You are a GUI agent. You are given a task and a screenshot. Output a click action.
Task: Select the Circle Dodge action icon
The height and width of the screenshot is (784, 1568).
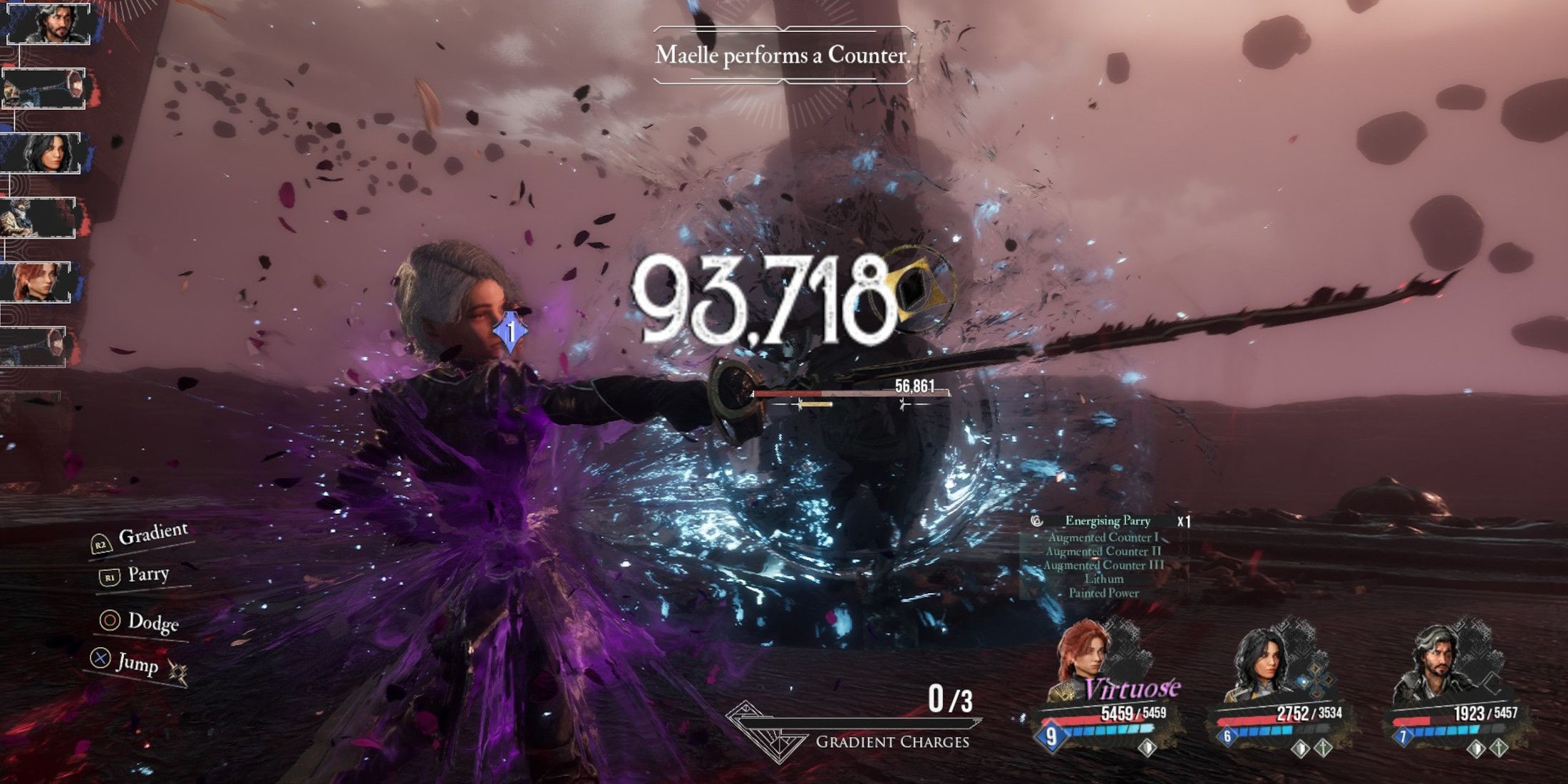[109, 621]
